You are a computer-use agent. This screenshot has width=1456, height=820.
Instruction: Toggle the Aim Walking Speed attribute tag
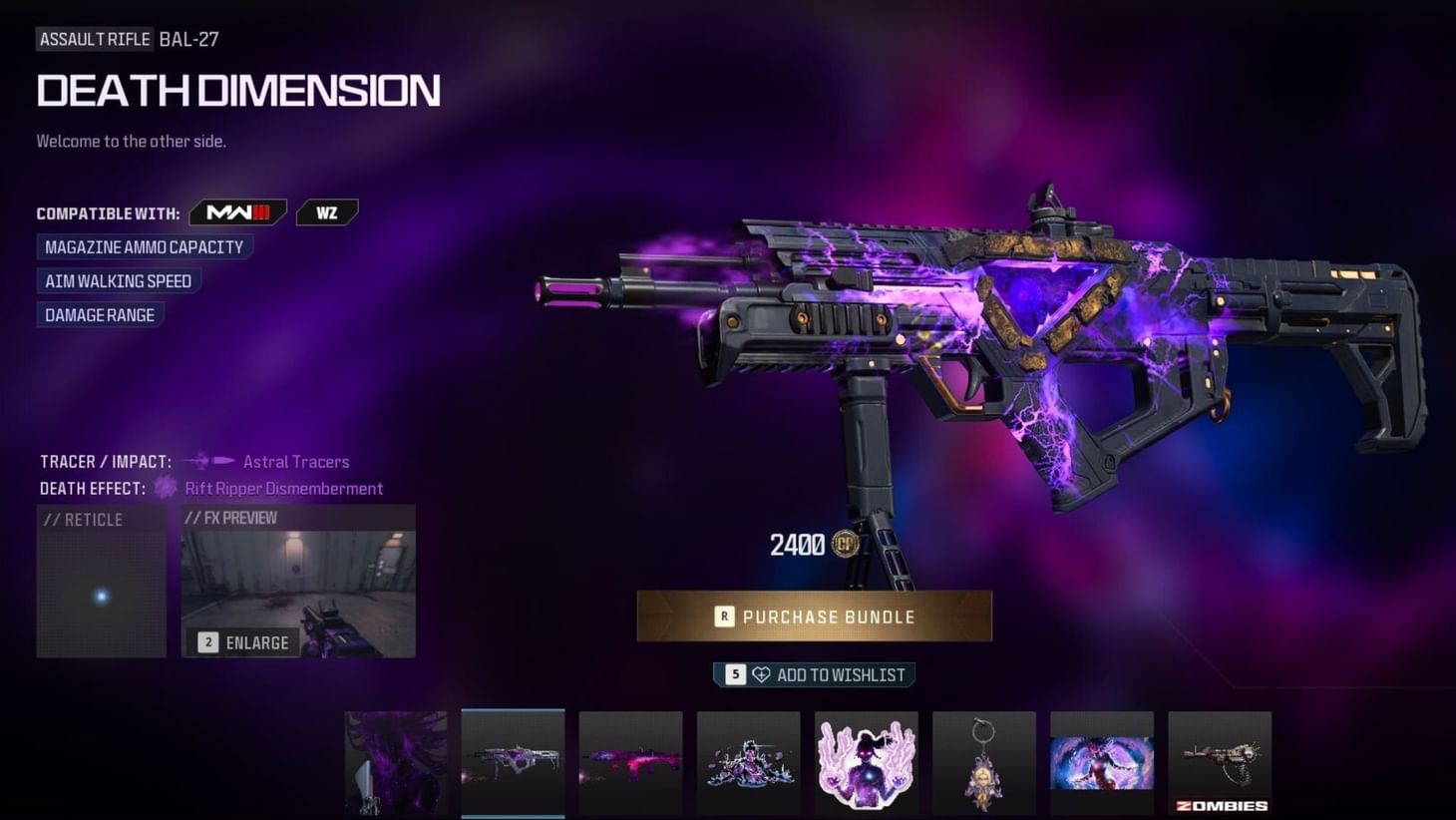(x=118, y=280)
